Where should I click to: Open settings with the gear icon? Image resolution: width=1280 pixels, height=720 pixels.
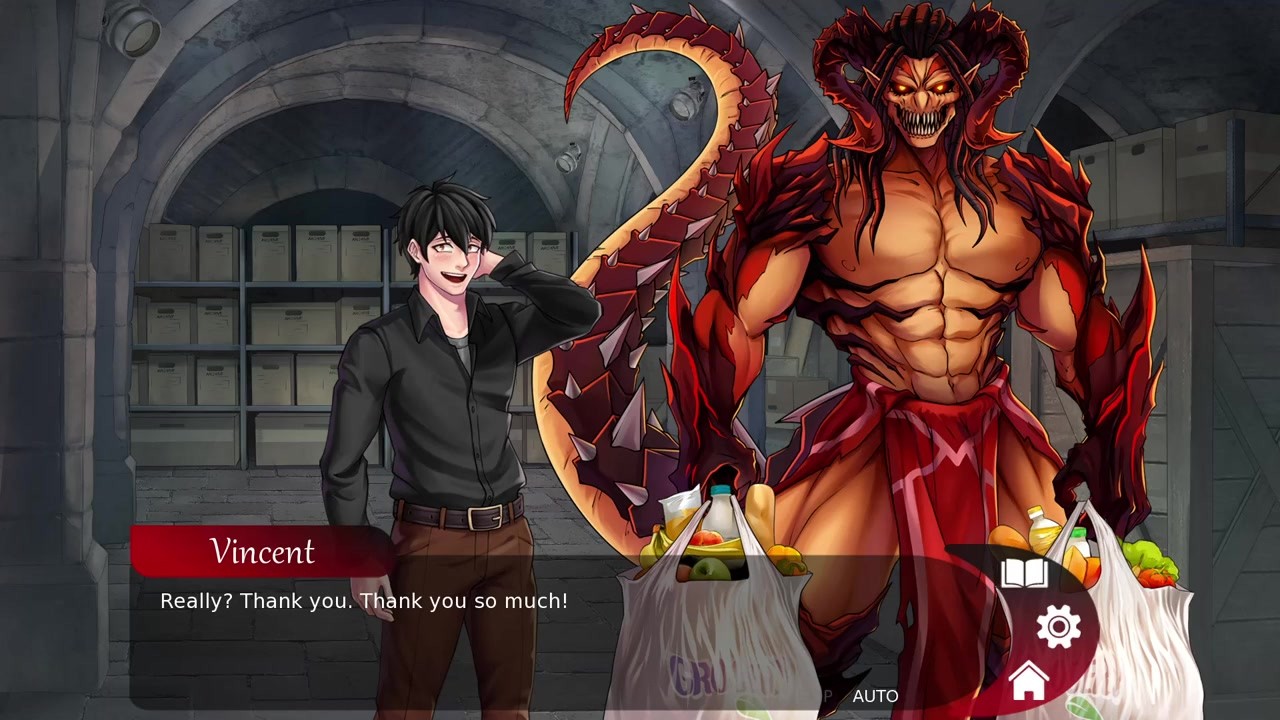click(1059, 627)
